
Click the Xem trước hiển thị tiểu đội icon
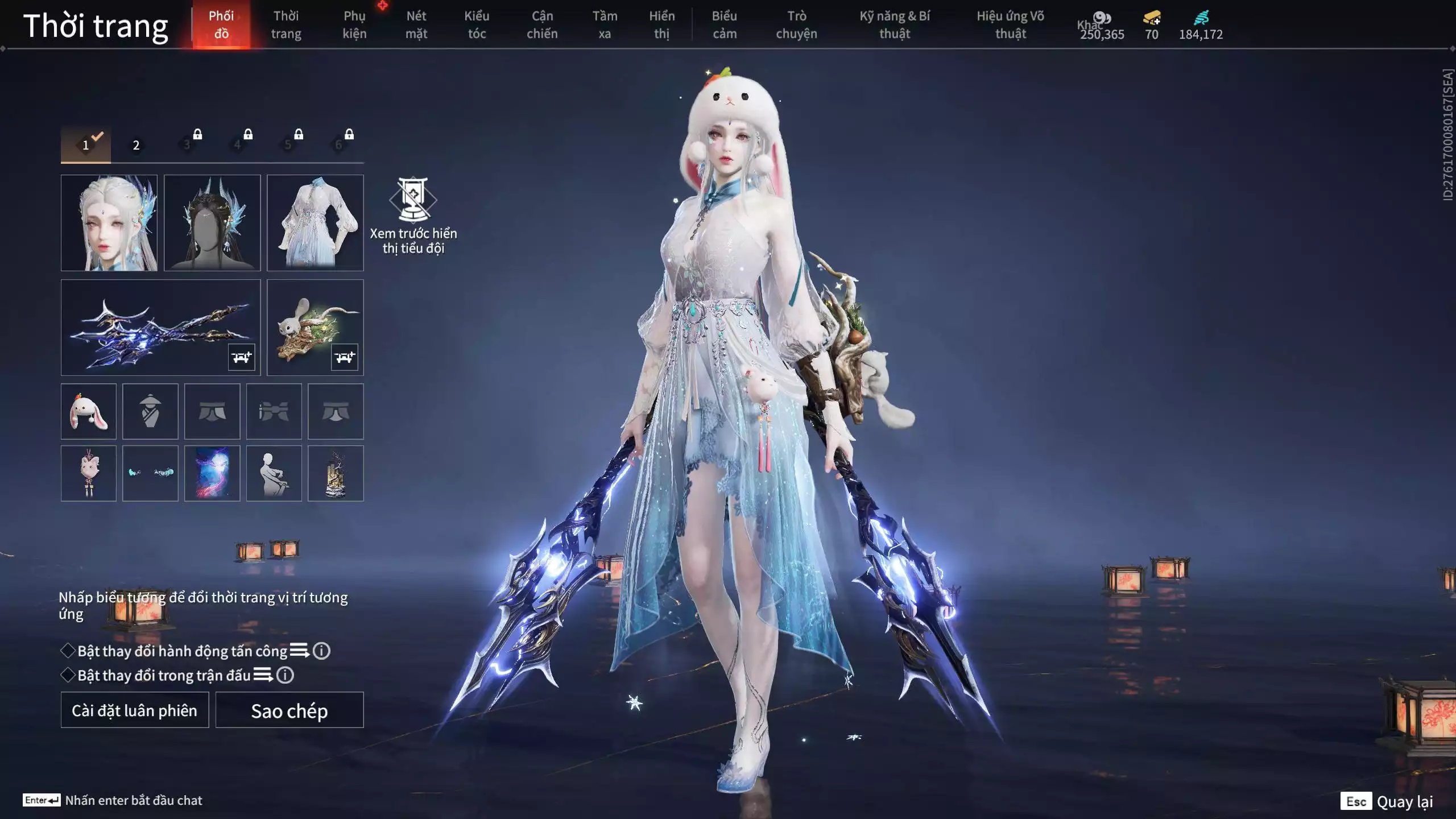(x=413, y=200)
